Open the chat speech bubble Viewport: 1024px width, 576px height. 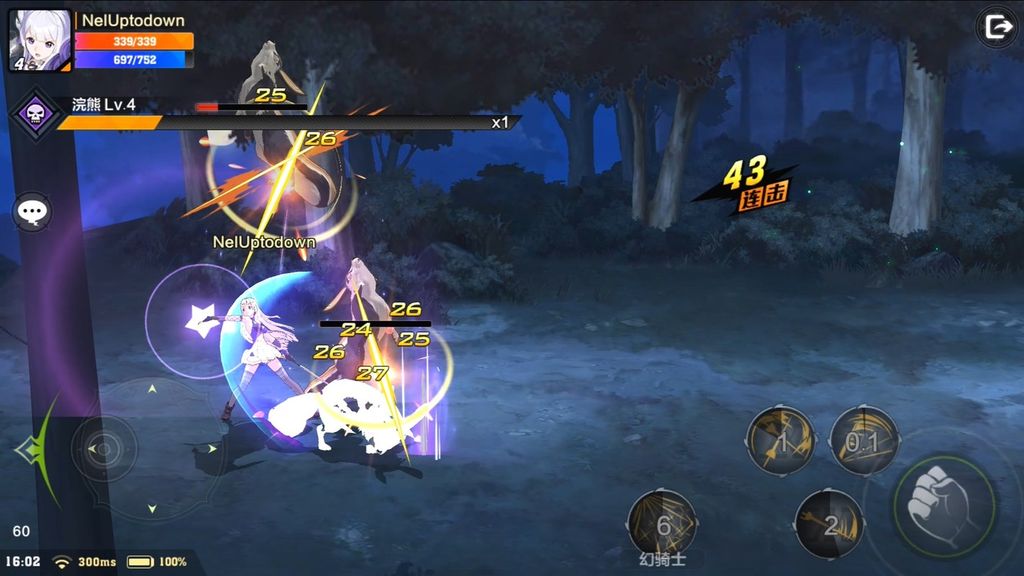[x=32, y=211]
